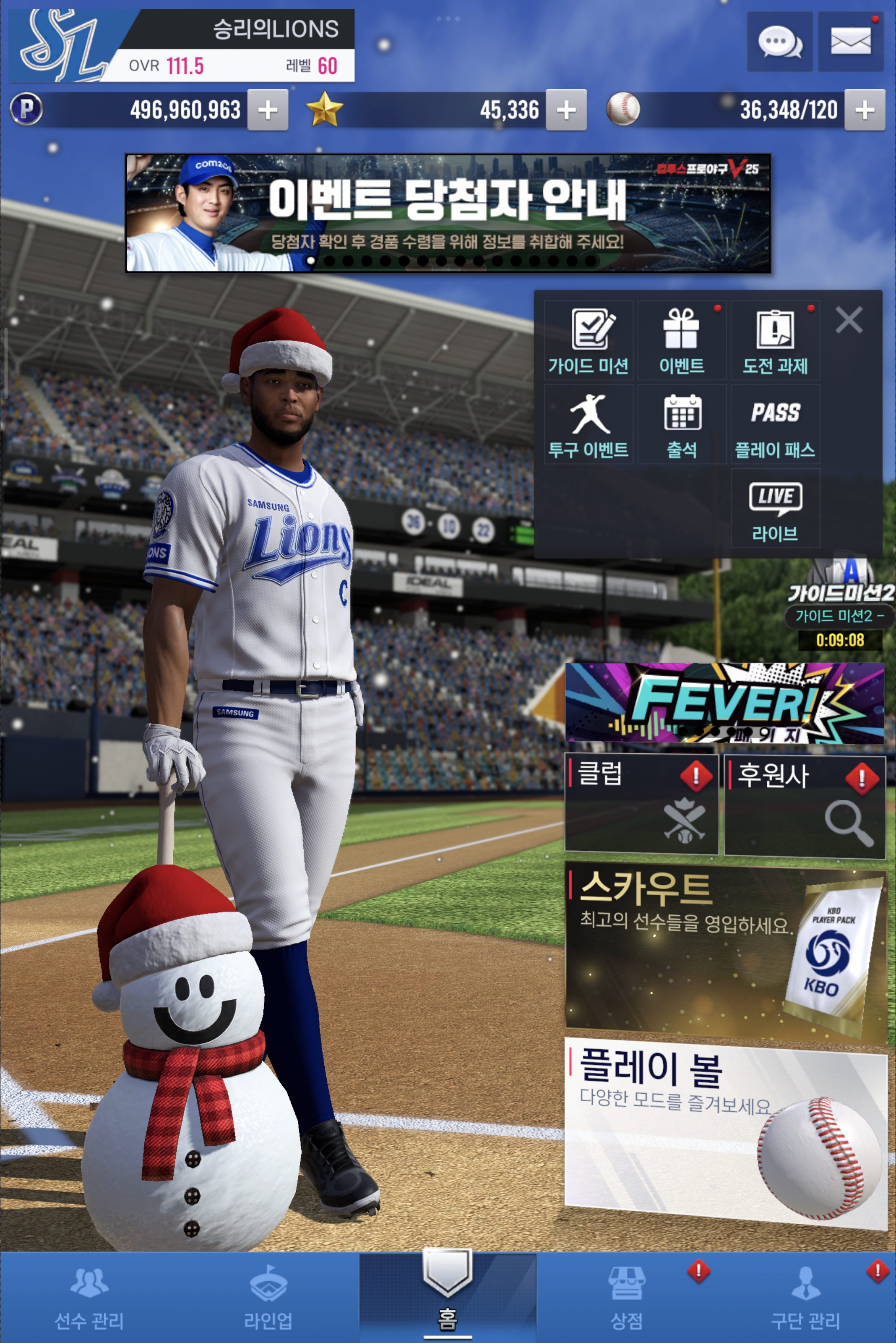Open the 이벤트 gift box menu
Image resolution: width=896 pixels, height=1343 pixels.
click(682, 341)
